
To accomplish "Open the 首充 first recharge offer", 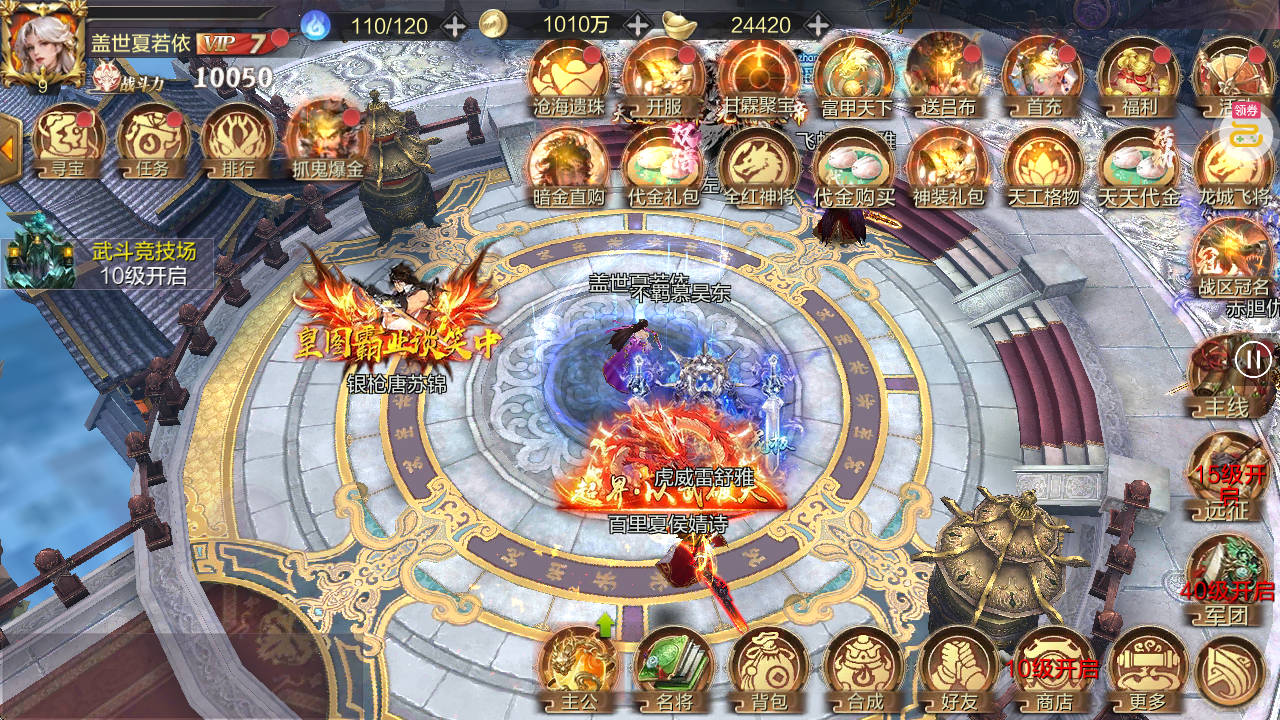I will coord(1042,76).
